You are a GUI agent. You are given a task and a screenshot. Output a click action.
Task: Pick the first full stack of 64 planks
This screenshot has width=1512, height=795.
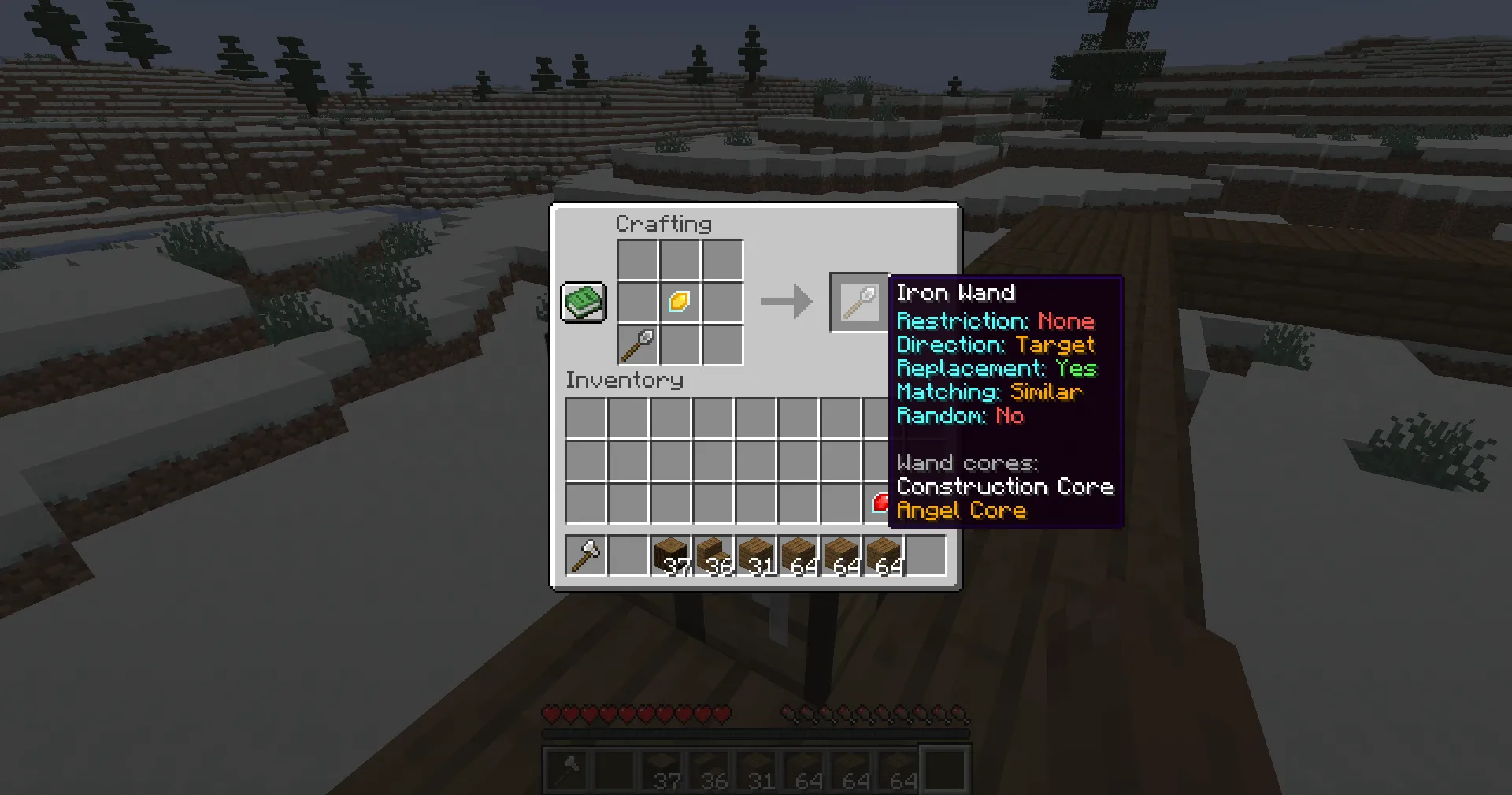[x=798, y=555]
